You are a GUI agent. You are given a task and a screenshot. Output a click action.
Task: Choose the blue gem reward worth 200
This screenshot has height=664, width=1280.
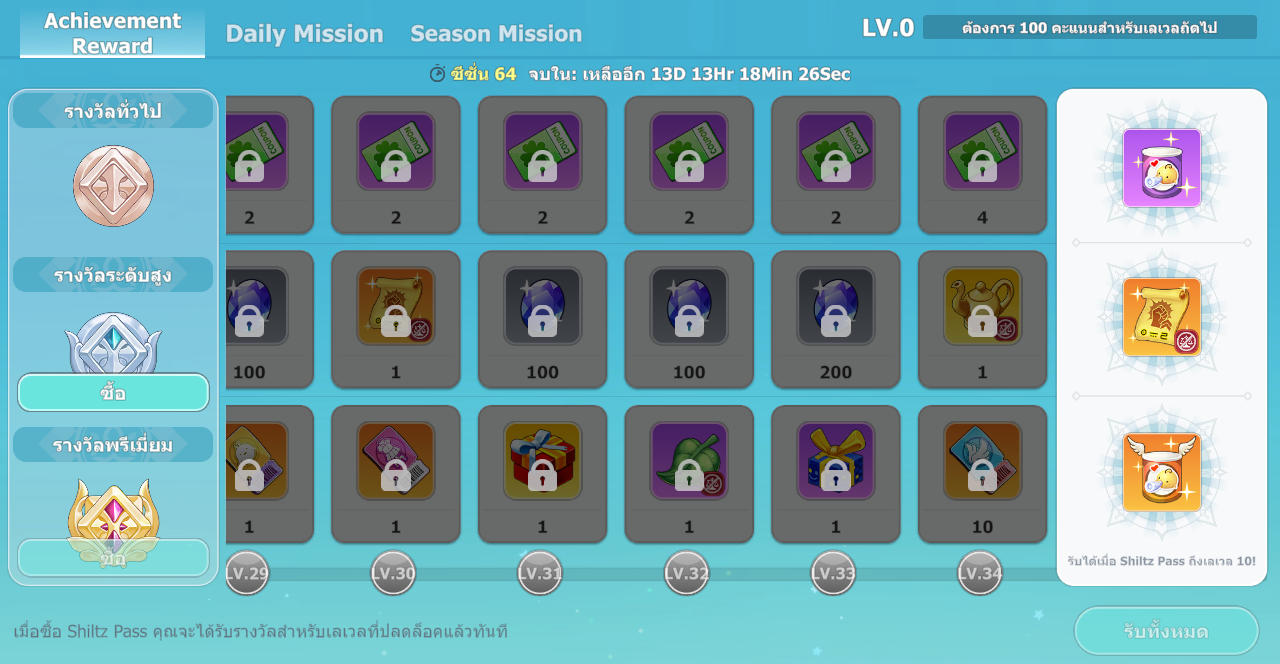click(x=836, y=306)
